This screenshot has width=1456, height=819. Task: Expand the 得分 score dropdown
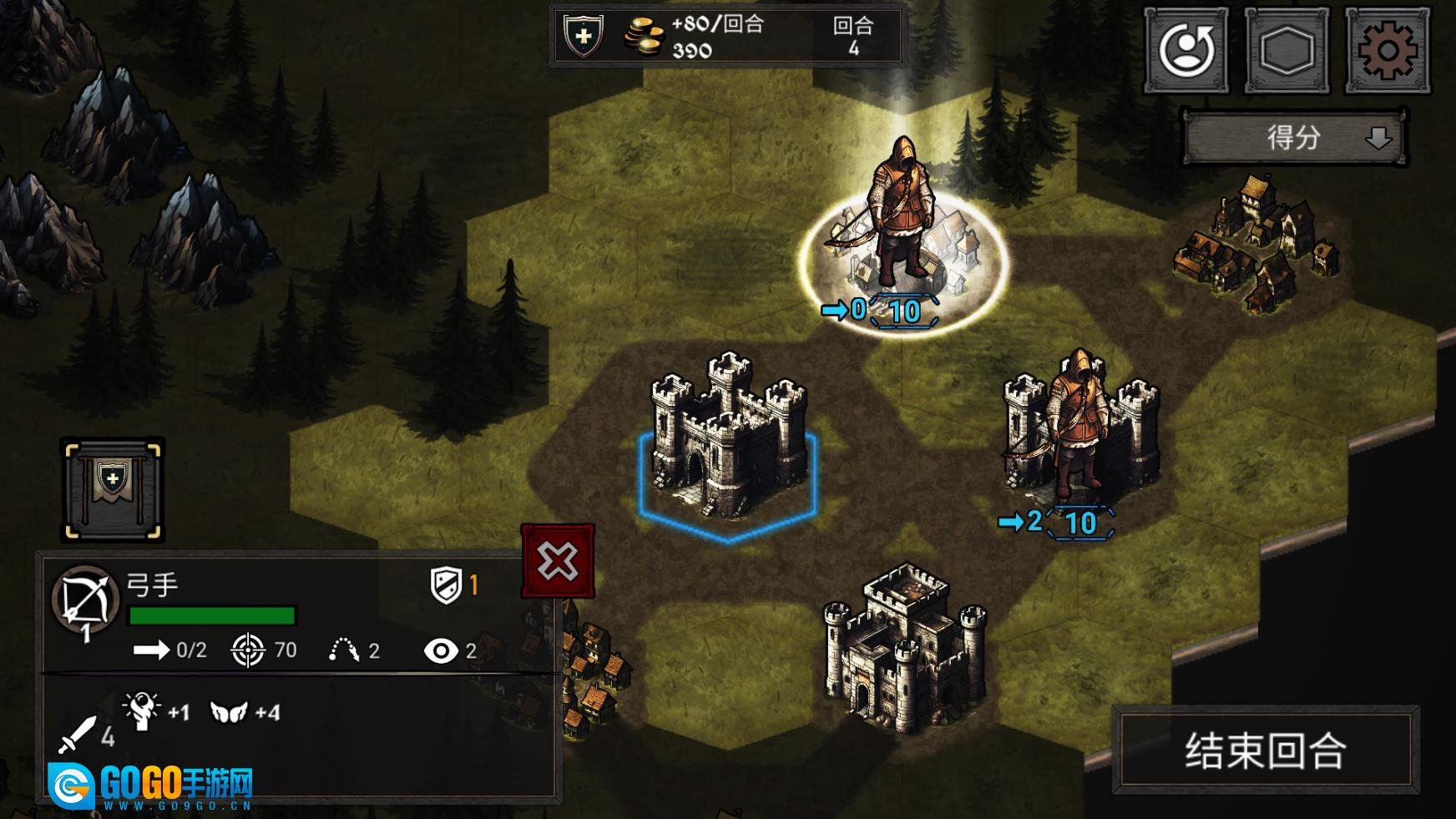click(x=1294, y=138)
